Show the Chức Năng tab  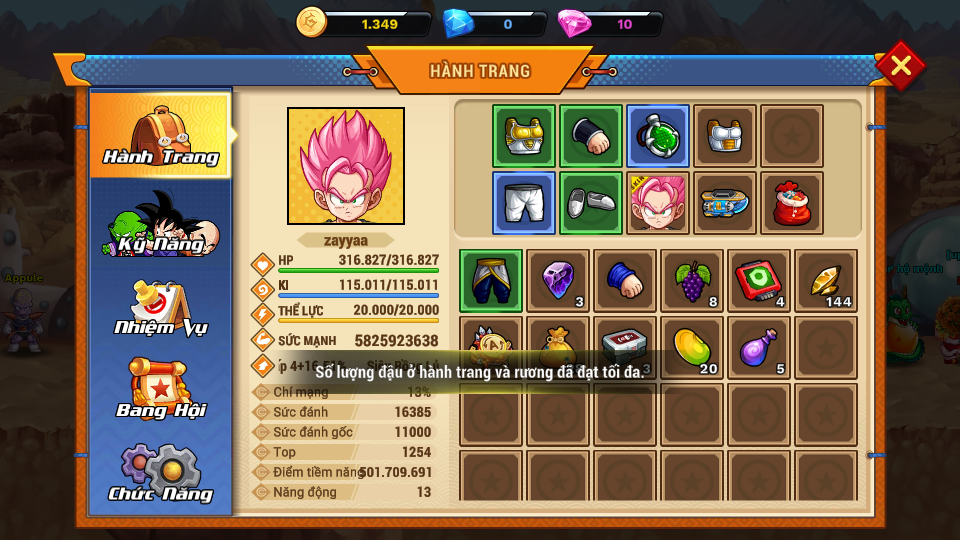point(161,474)
